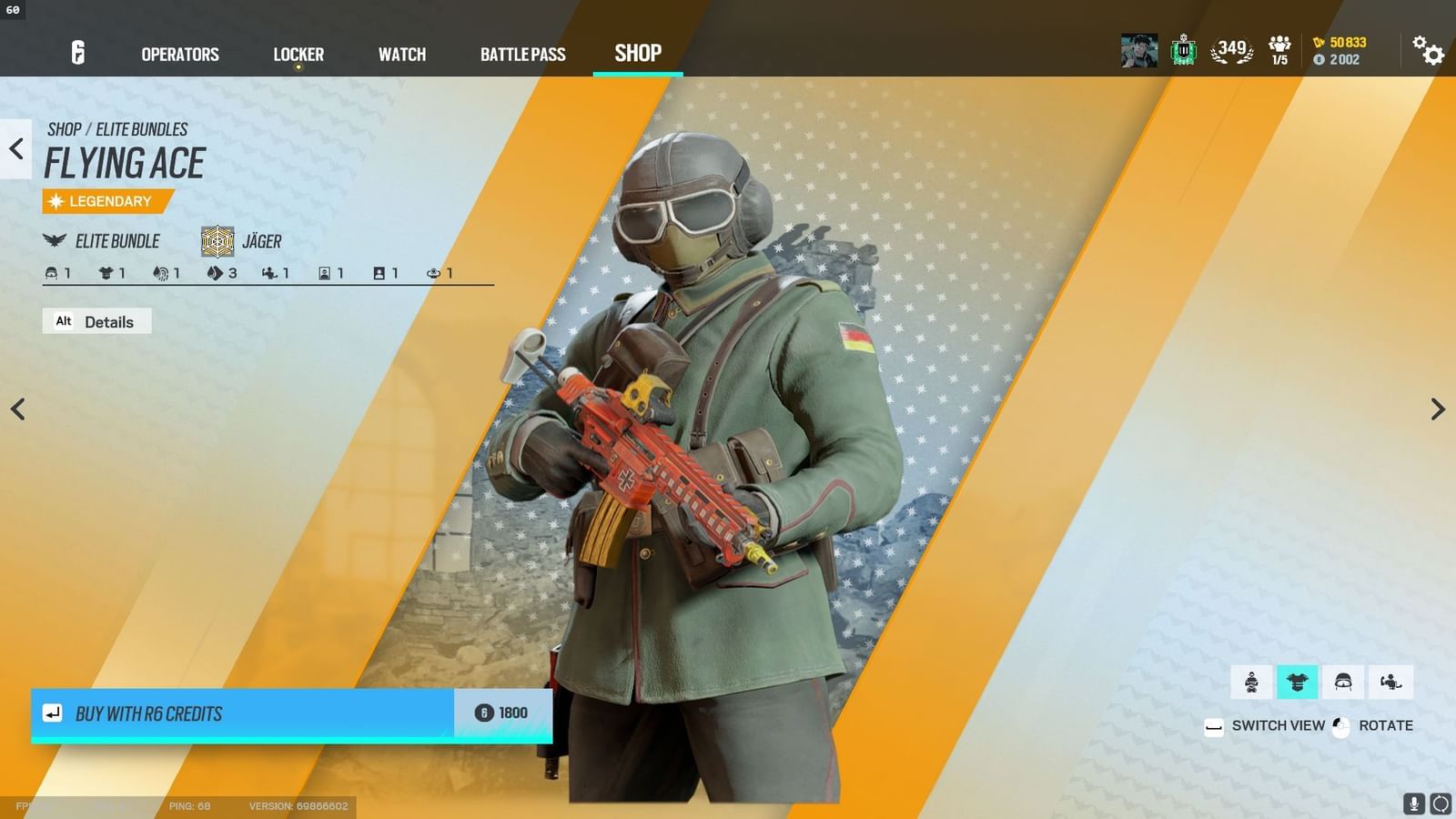Switch to the Battle Pass tab

click(x=523, y=55)
